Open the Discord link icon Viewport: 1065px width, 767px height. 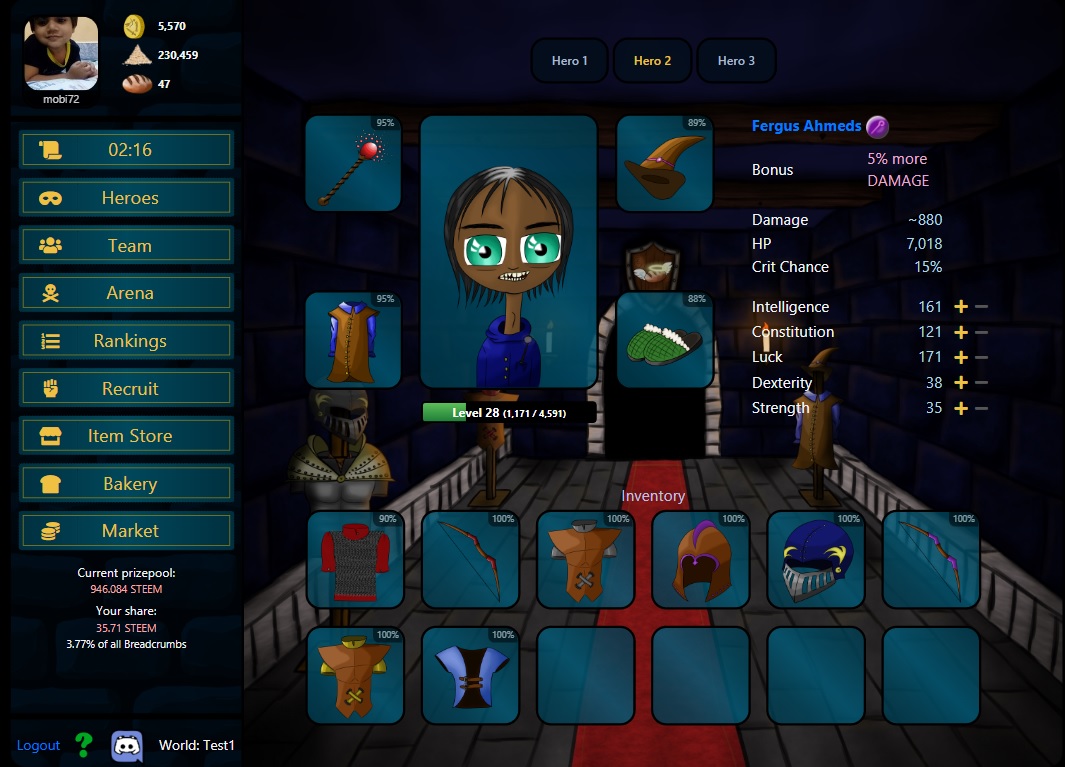(127, 745)
